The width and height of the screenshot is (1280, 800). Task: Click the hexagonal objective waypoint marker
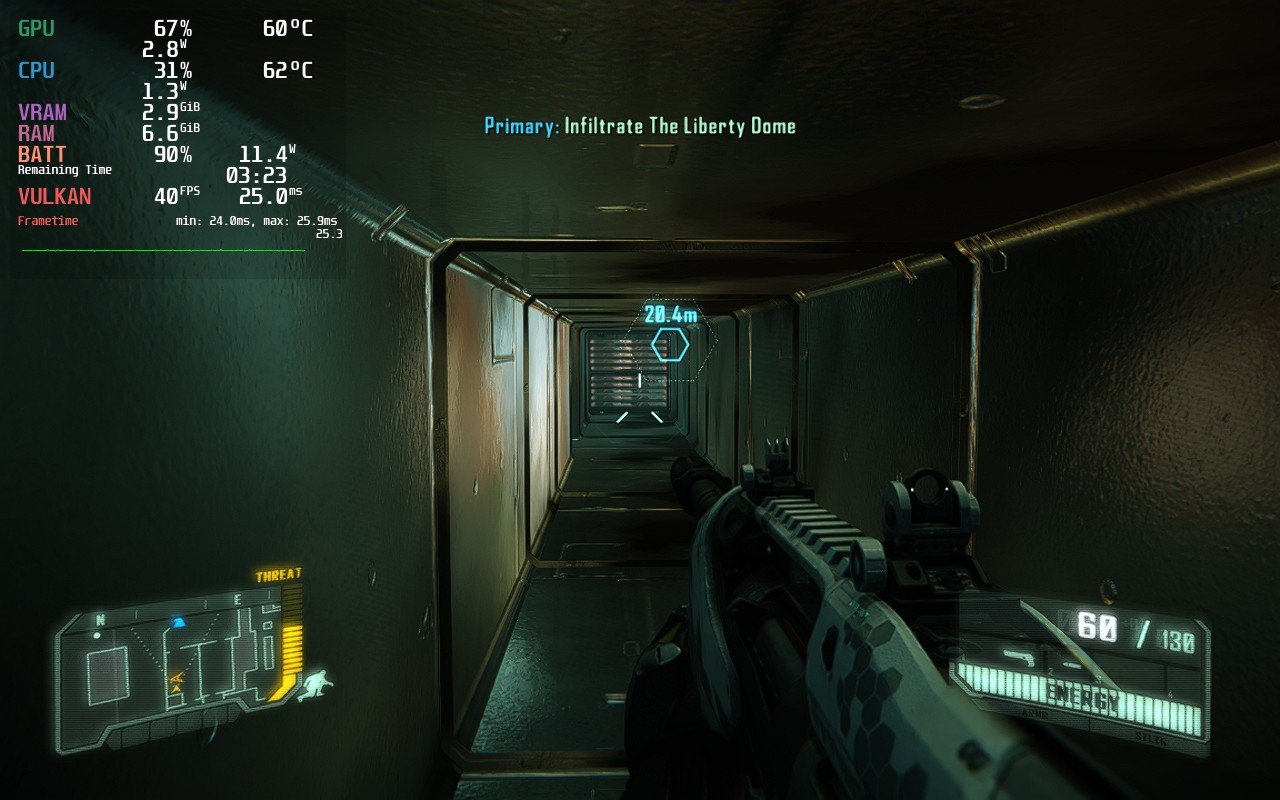[670, 345]
